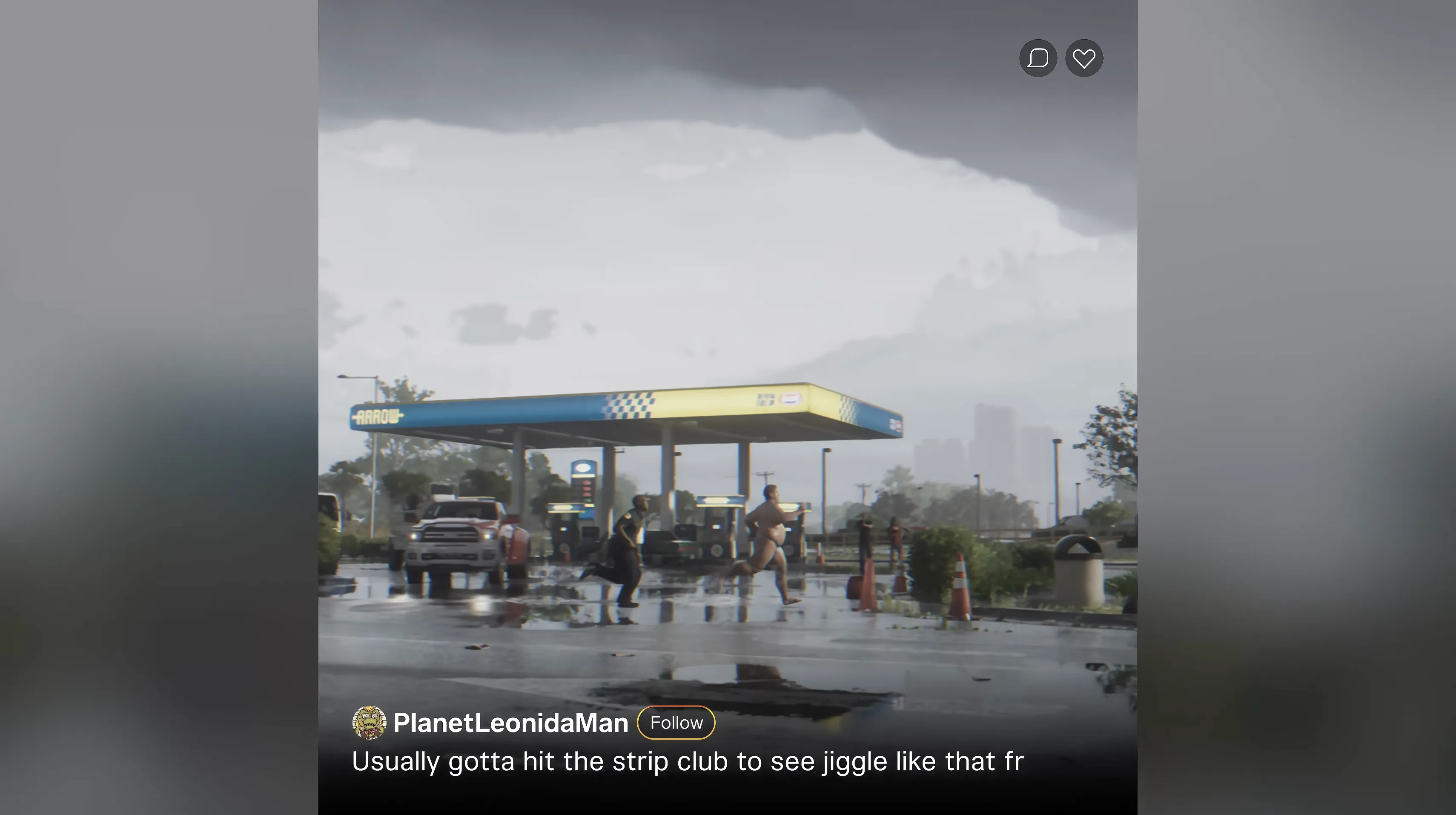The image size is (1456, 815).
Task: Expand PlanetLeonidaMan's profile details
Action: tap(511, 723)
